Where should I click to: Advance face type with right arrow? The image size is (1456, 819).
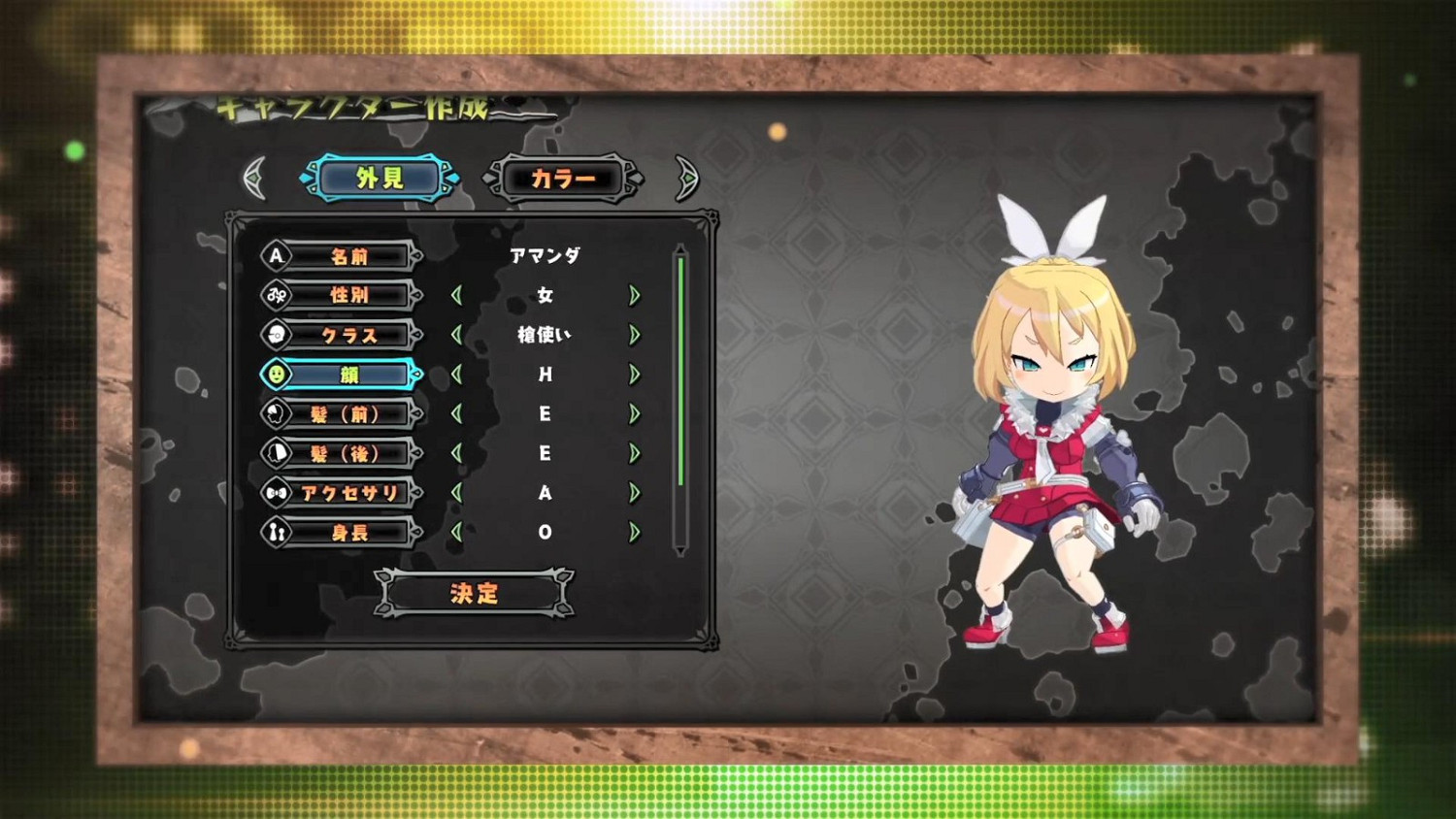coord(636,375)
